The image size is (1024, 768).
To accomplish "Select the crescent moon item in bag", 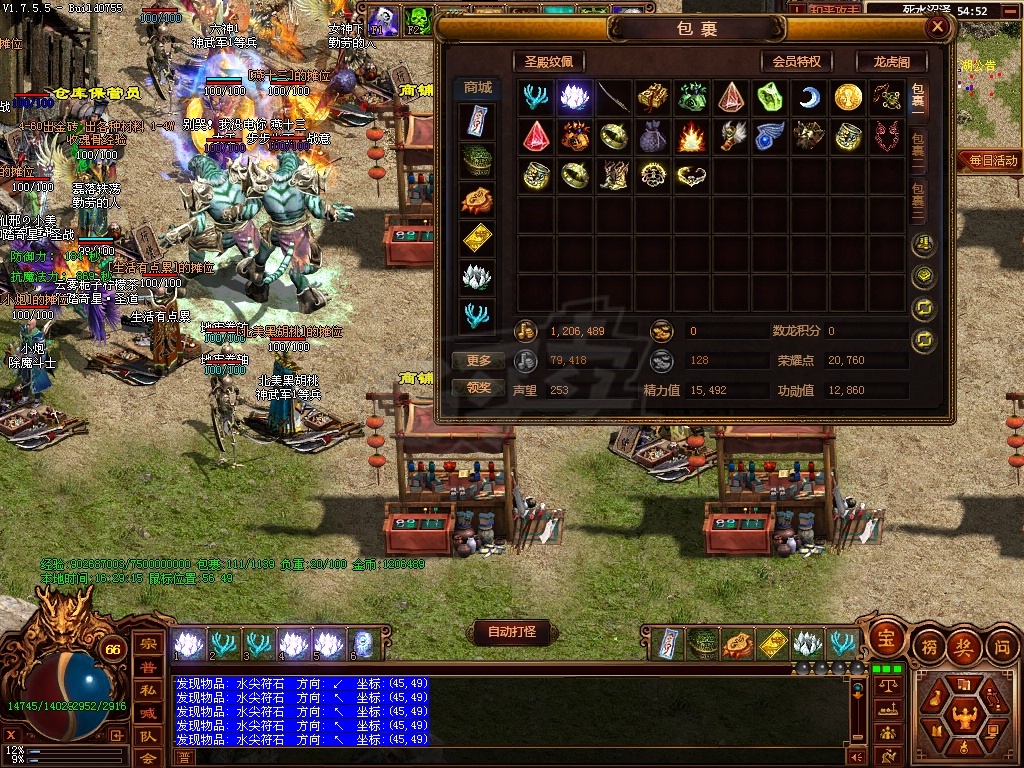I will (x=809, y=97).
